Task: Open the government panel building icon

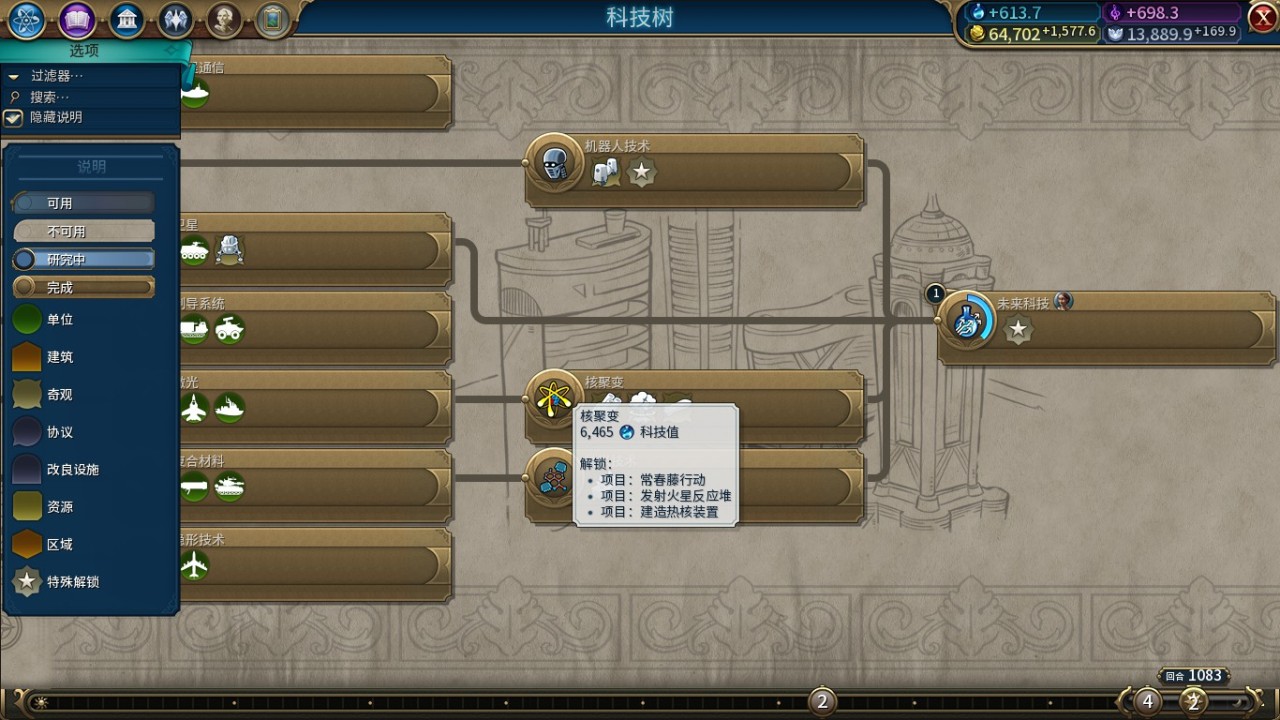Action: pos(127,17)
